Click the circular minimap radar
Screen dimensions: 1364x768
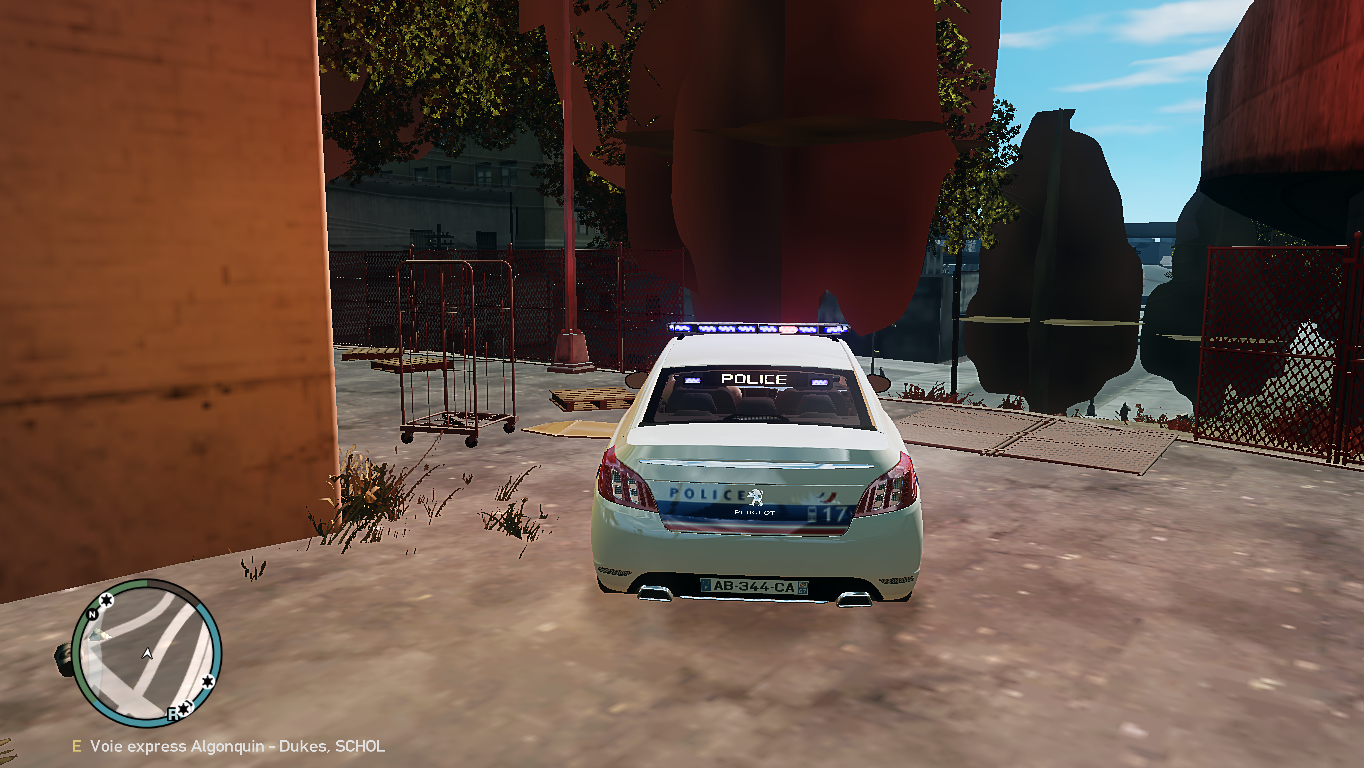point(146,653)
